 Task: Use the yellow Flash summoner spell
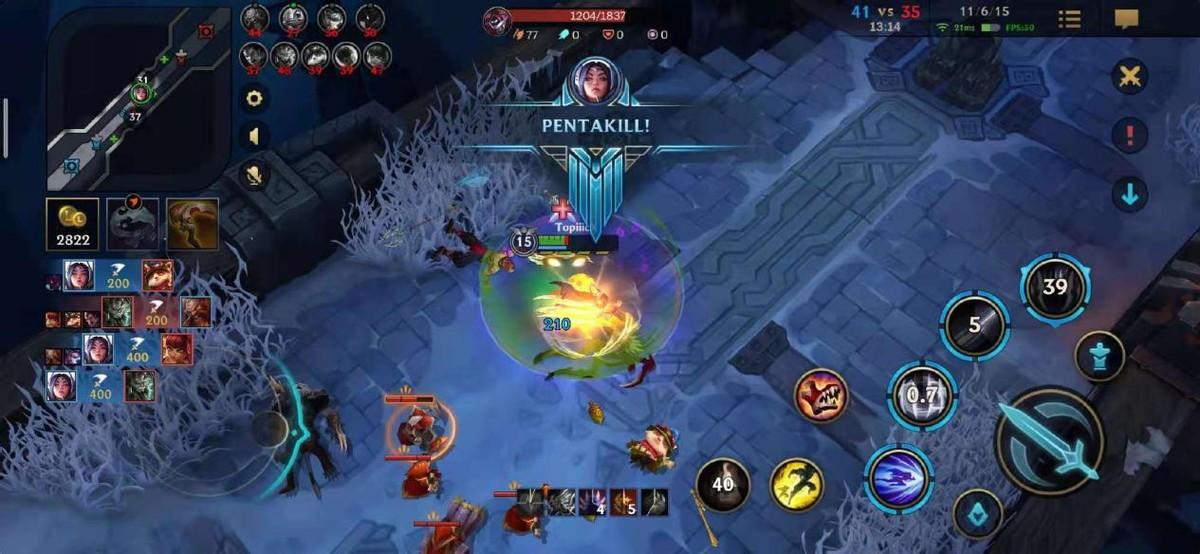tap(796, 485)
